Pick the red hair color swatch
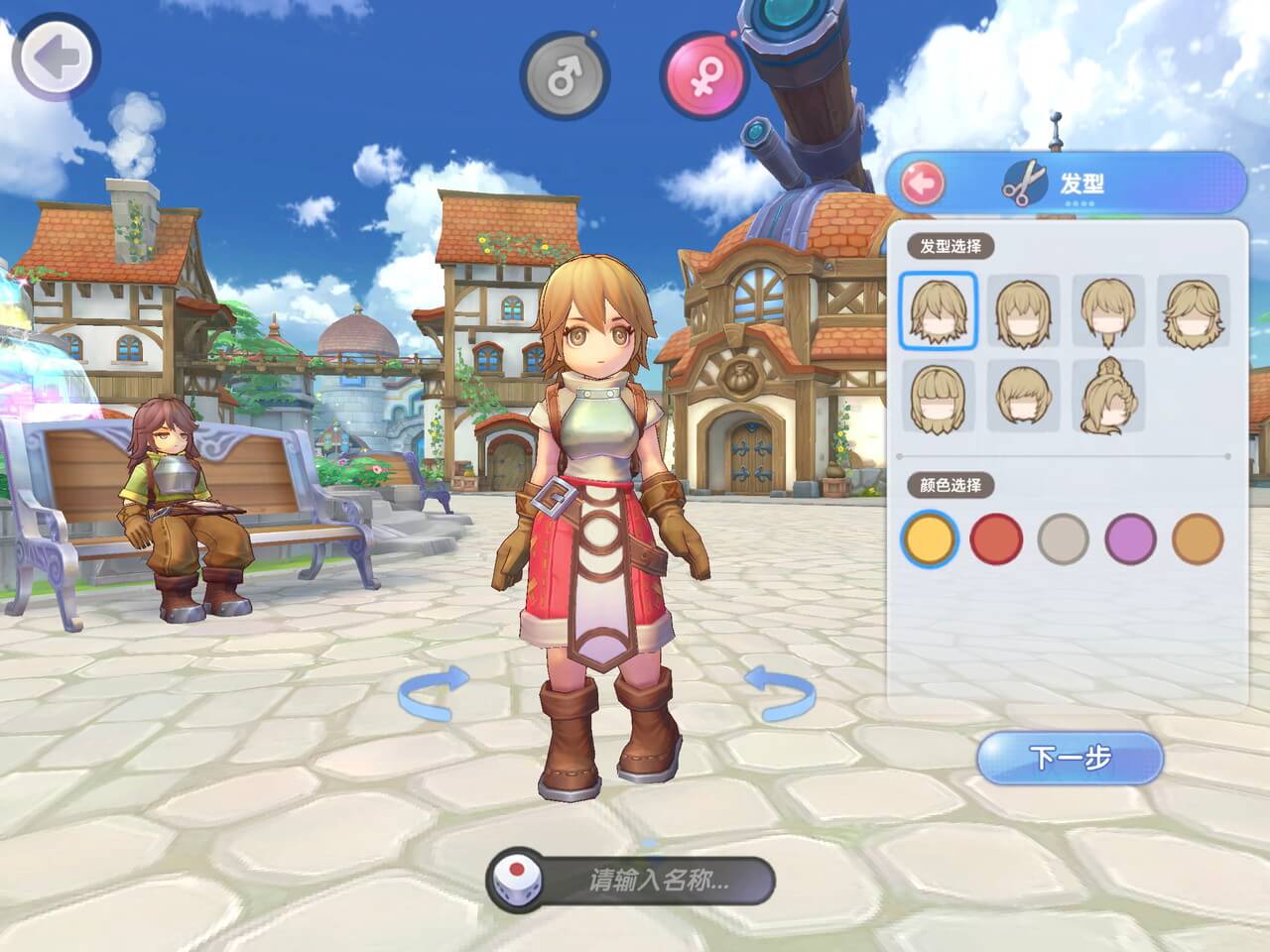Screen dimensions: 1270x952 996,538
